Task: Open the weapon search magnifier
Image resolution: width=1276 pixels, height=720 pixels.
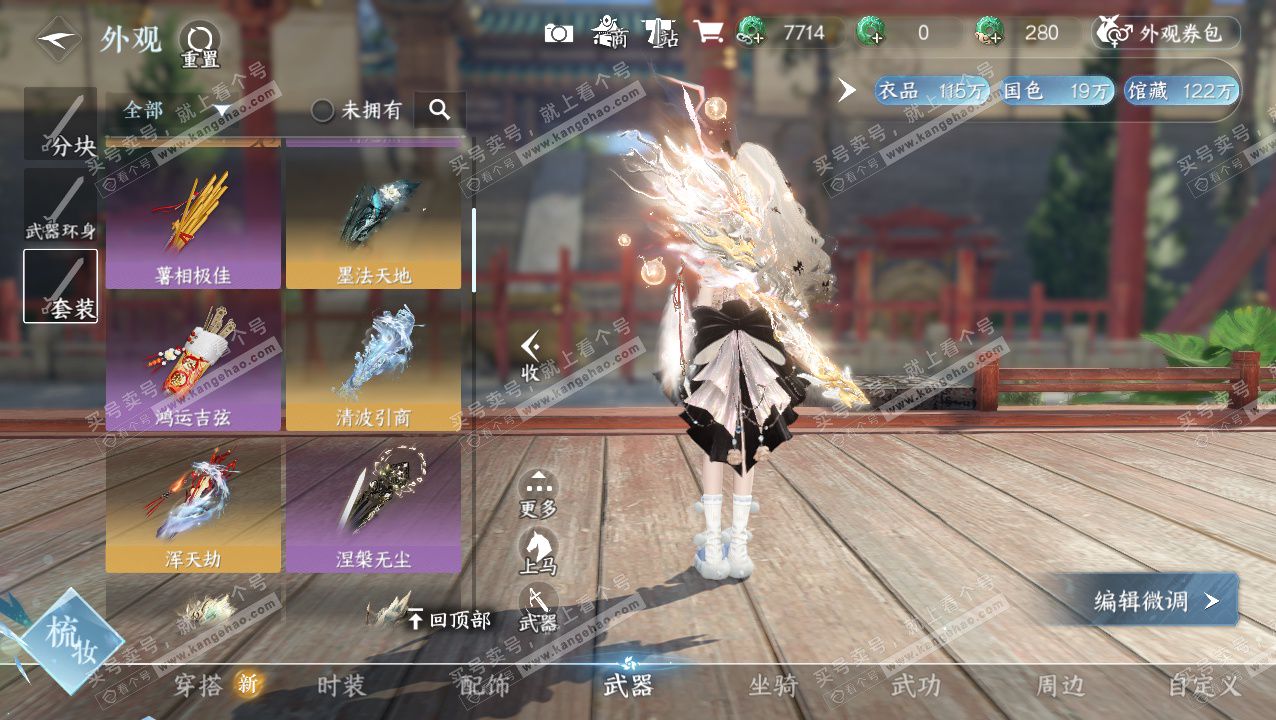Action: coord(439,110)
